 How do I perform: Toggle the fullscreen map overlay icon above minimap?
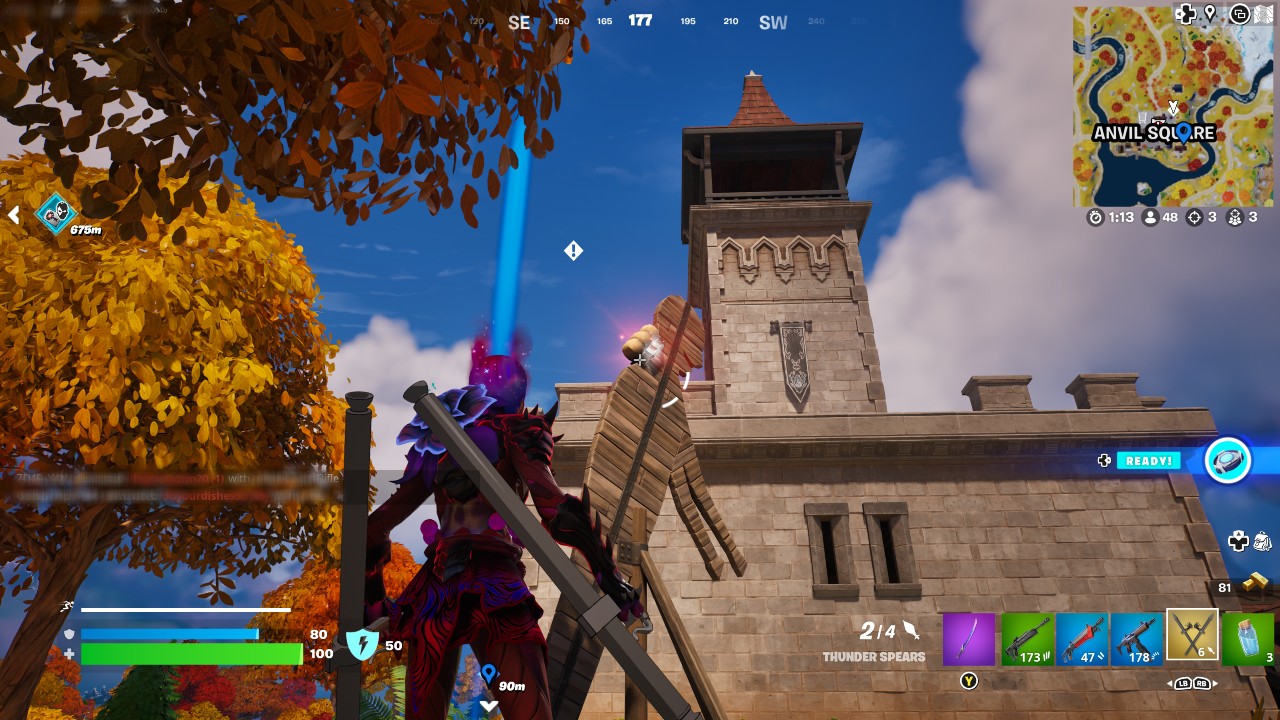click(1238, 13)
